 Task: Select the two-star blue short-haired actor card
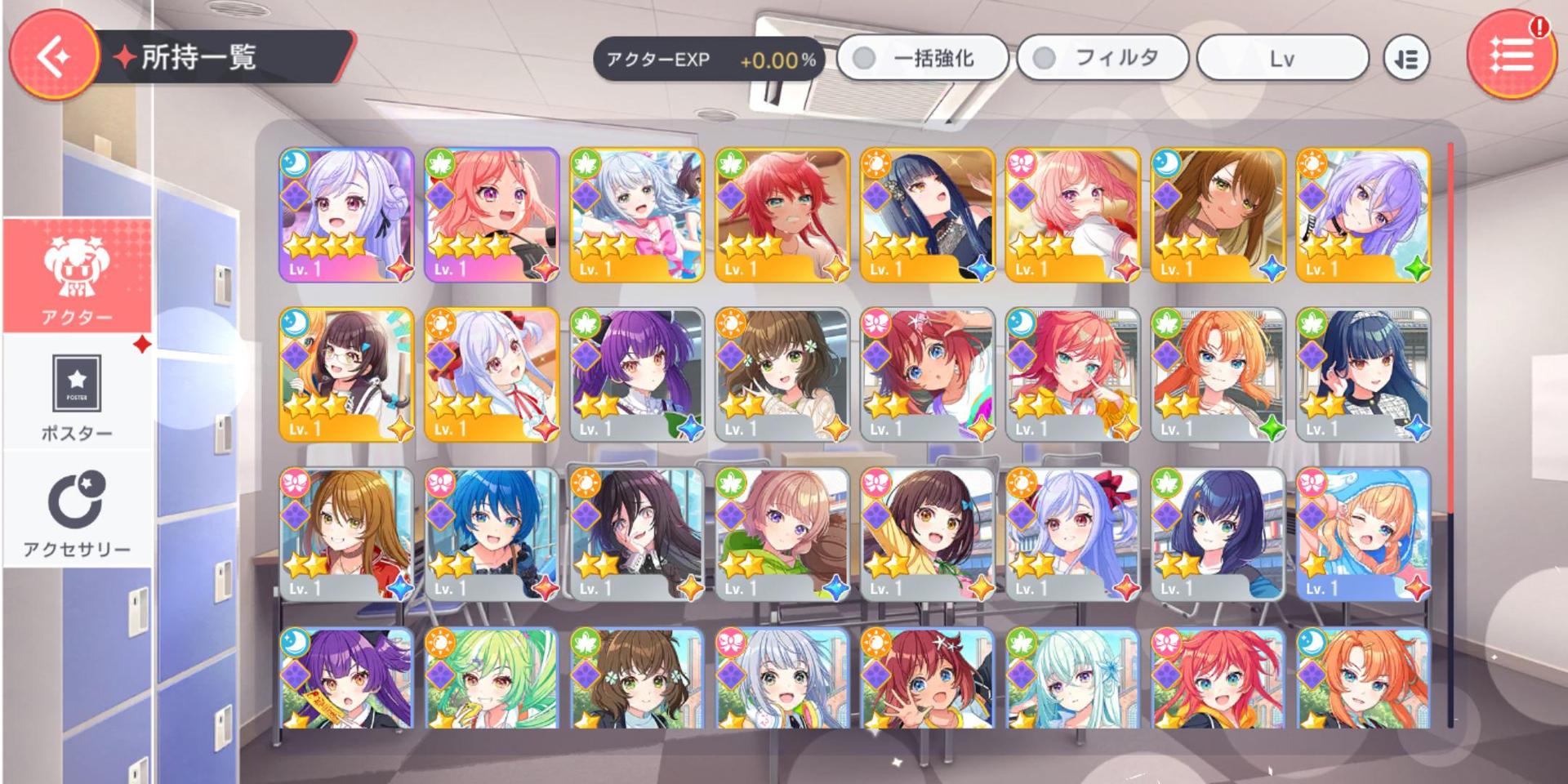coord(492,535)
